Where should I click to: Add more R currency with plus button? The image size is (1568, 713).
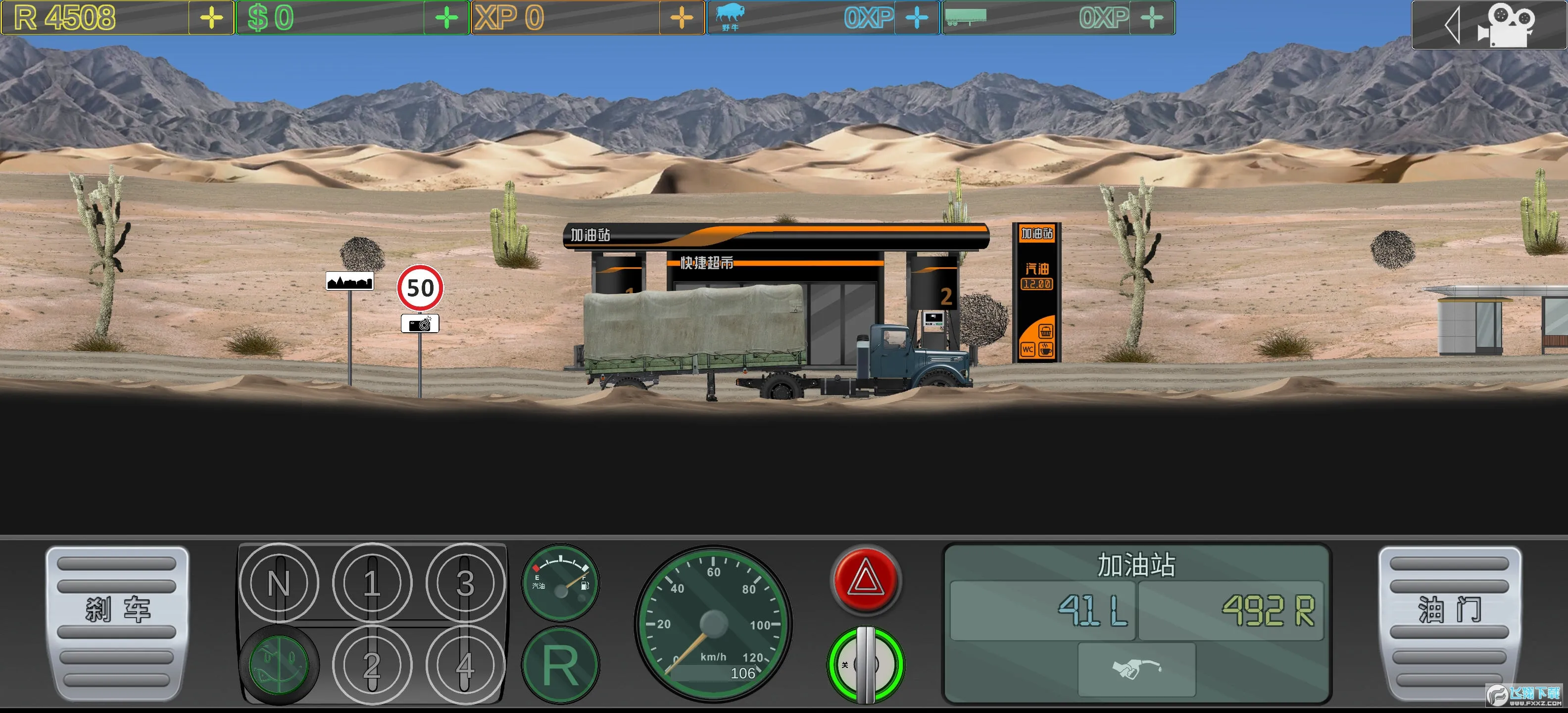coord(211,18)
